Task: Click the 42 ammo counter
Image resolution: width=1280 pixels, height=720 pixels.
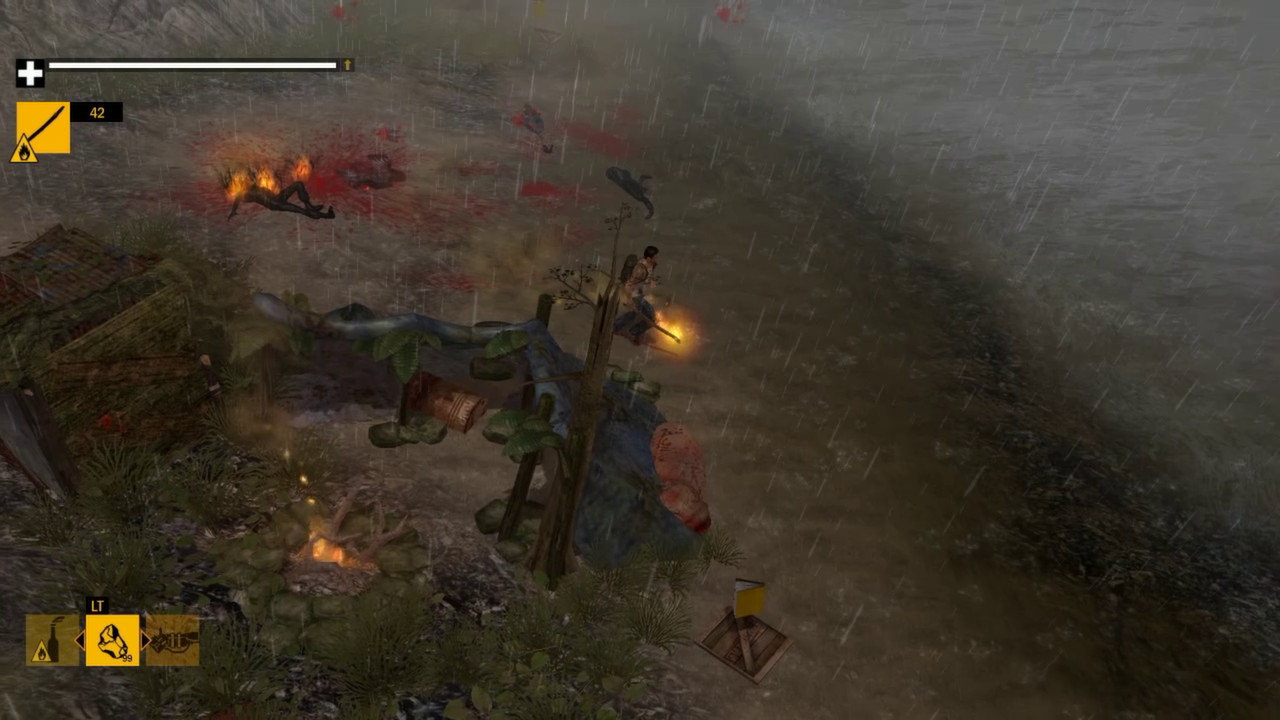Action: [x=96, y=112]
